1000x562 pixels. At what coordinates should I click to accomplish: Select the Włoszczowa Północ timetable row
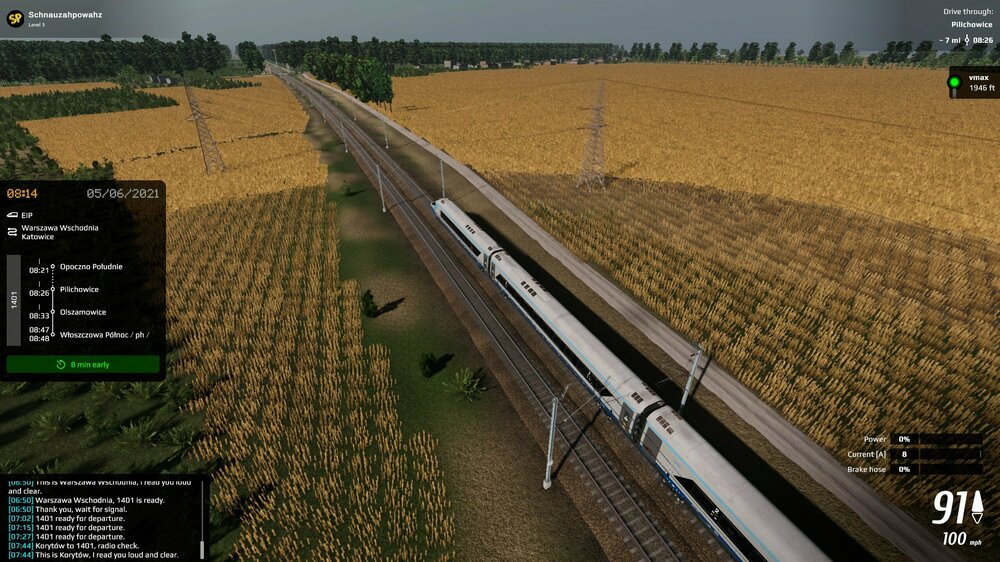pos(104,335)
